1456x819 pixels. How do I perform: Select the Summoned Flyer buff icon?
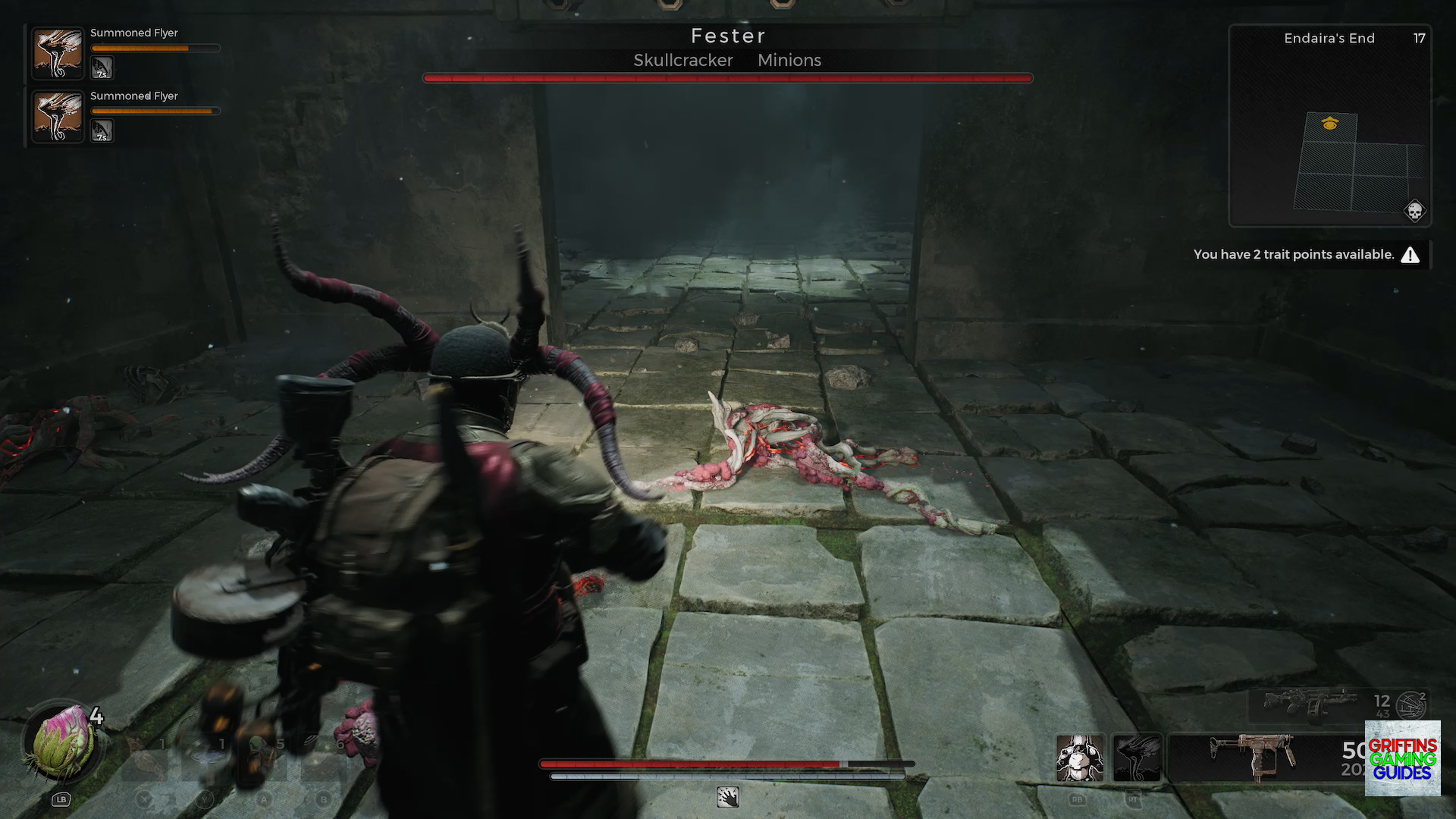[58, 54]
